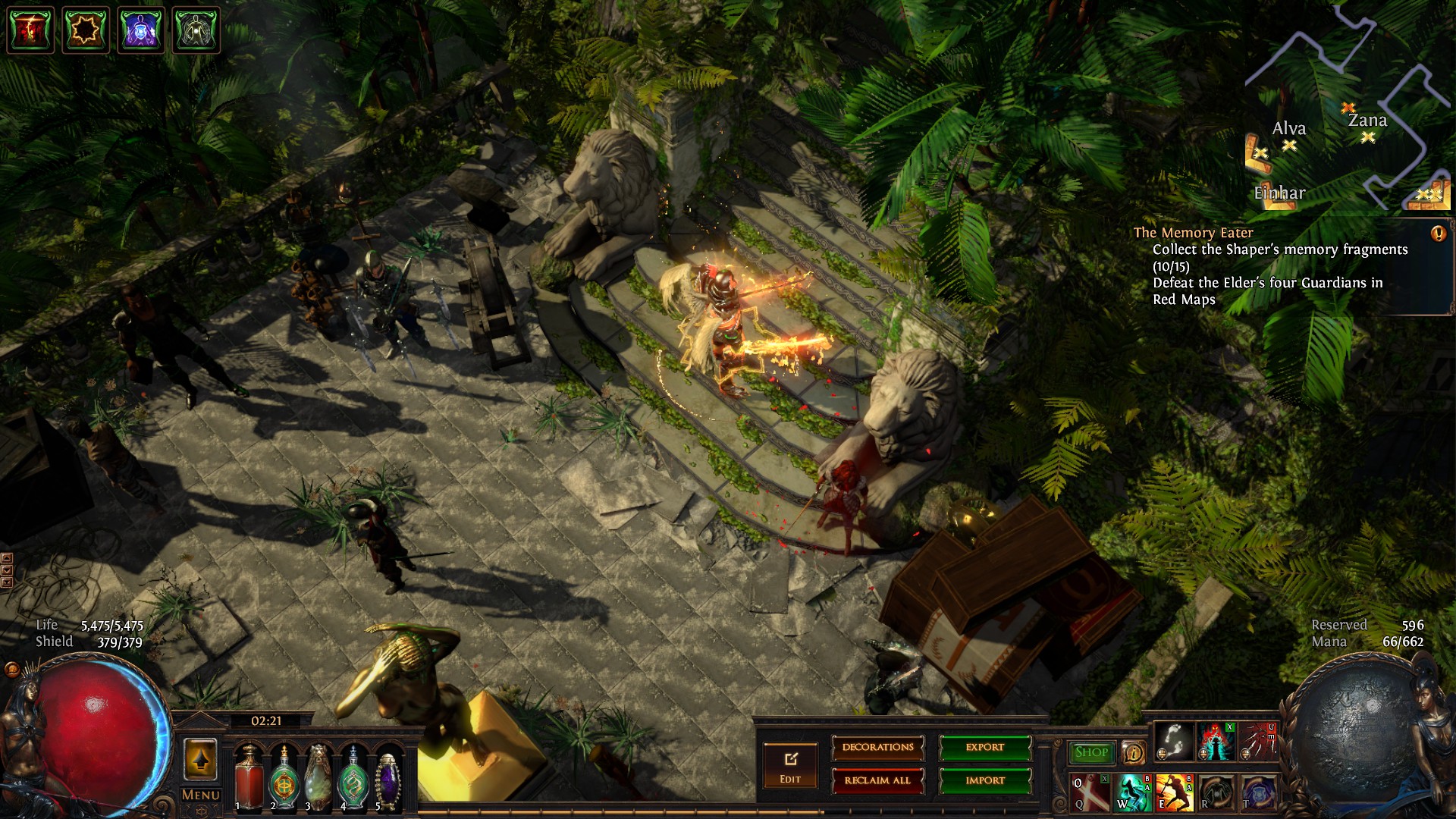Screen dimensions: 1456x819
Task: Click the Reclaim All button
Action: click(877, 780)
